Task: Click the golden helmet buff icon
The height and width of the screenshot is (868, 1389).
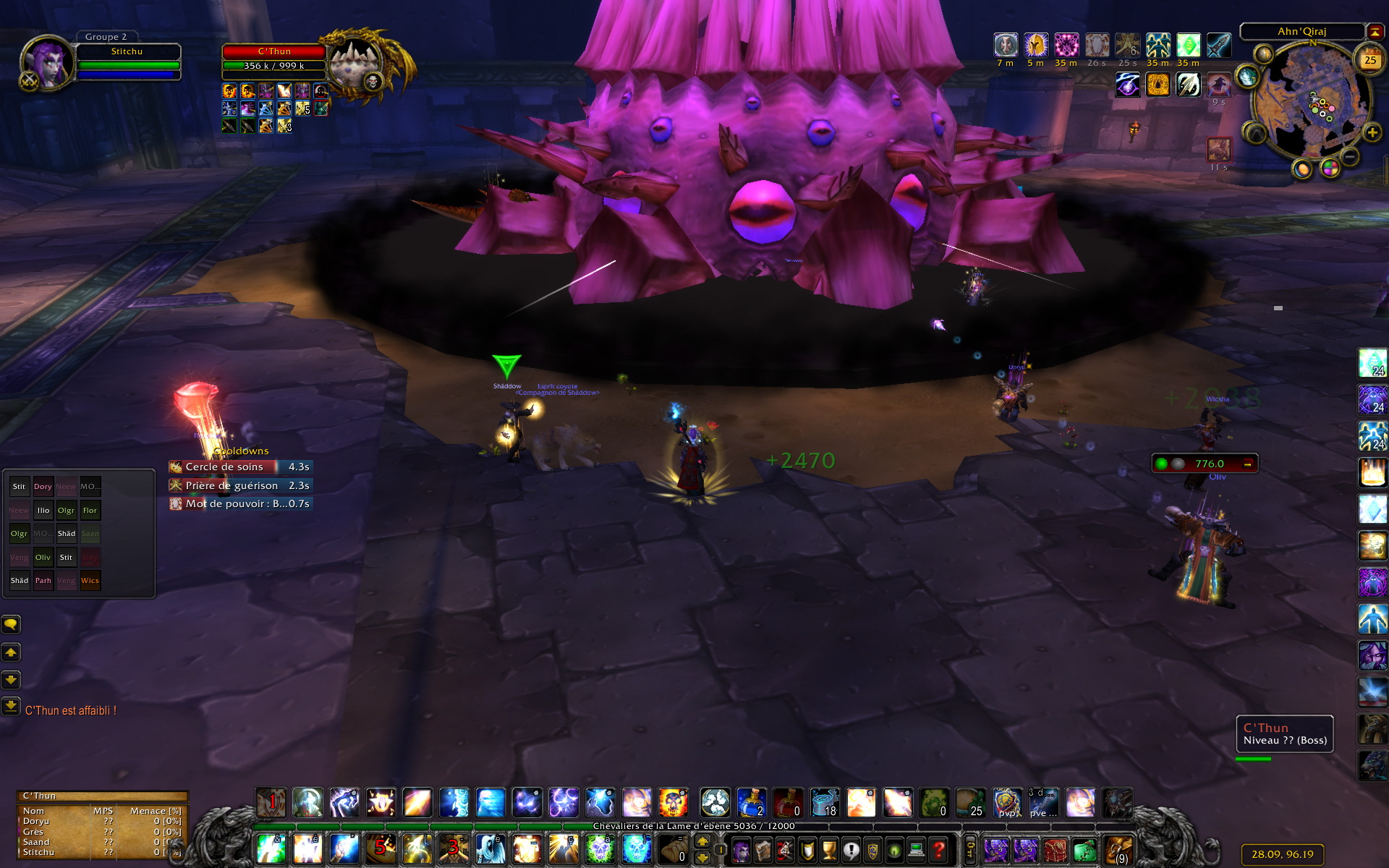Action: (1035, 45)
